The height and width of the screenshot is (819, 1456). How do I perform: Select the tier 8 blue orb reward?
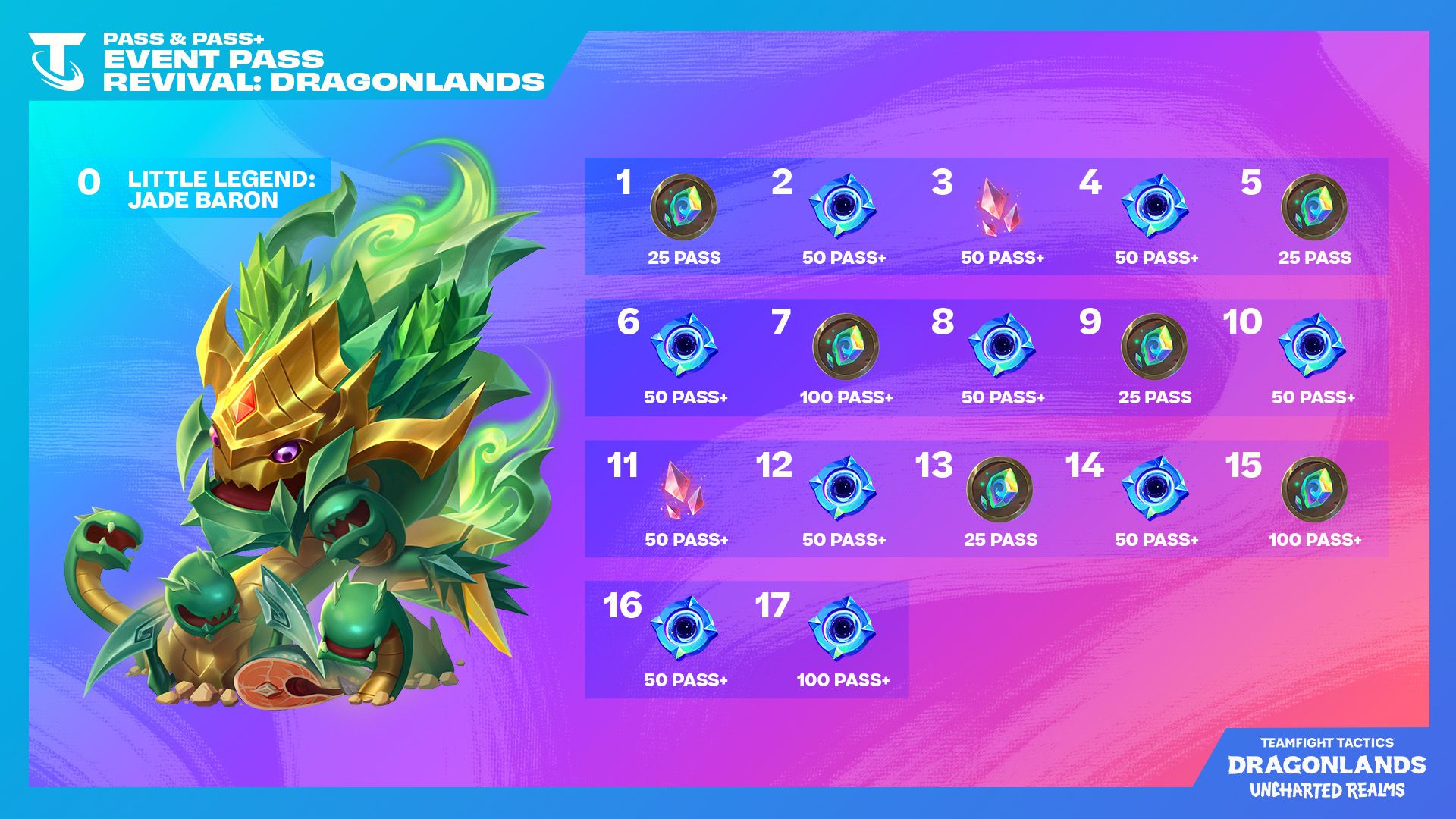pyautogui.click(x=1001, y=346)
